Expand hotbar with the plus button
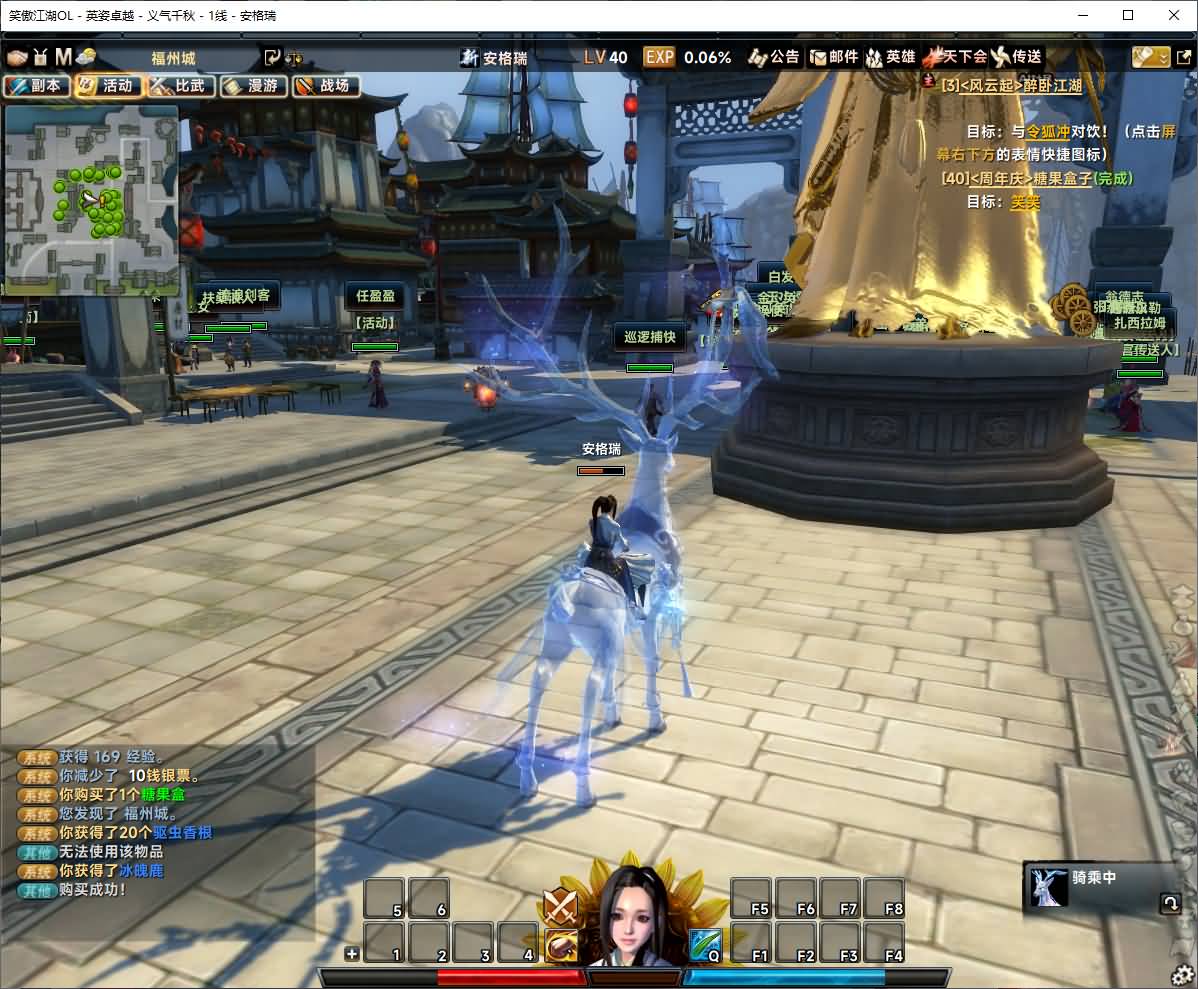The height and width of the screenshot is (989, 1198). pos(351,954)
